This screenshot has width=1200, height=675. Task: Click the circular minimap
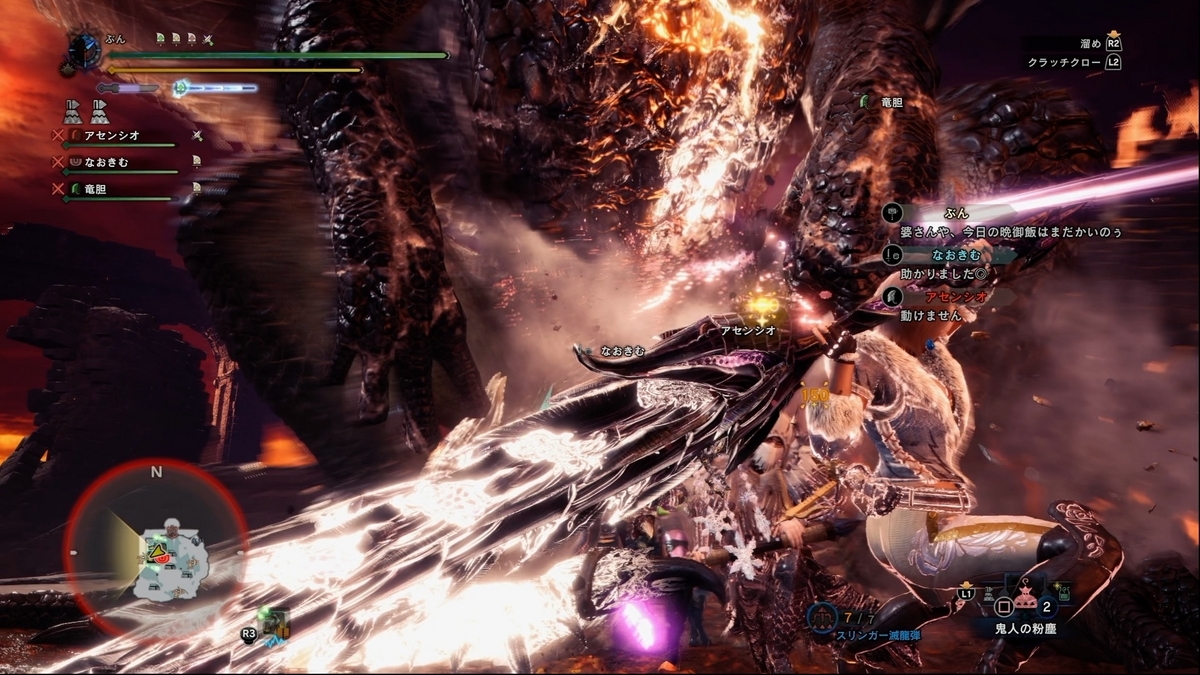(x=155, y=550)
